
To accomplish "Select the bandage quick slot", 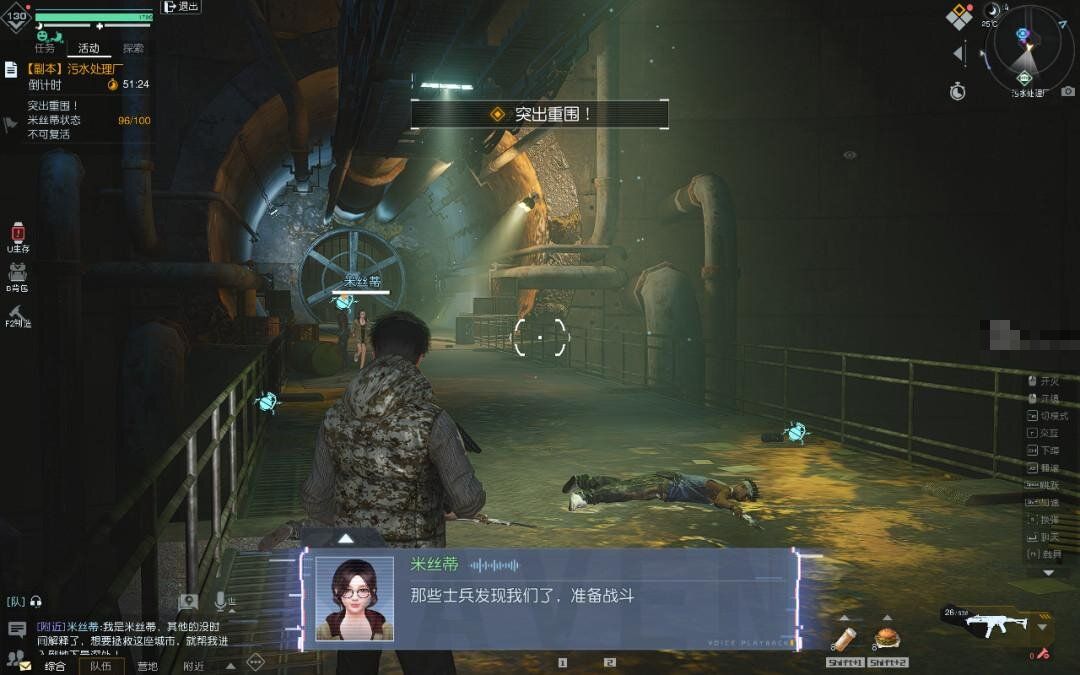I will click(843, 638).
